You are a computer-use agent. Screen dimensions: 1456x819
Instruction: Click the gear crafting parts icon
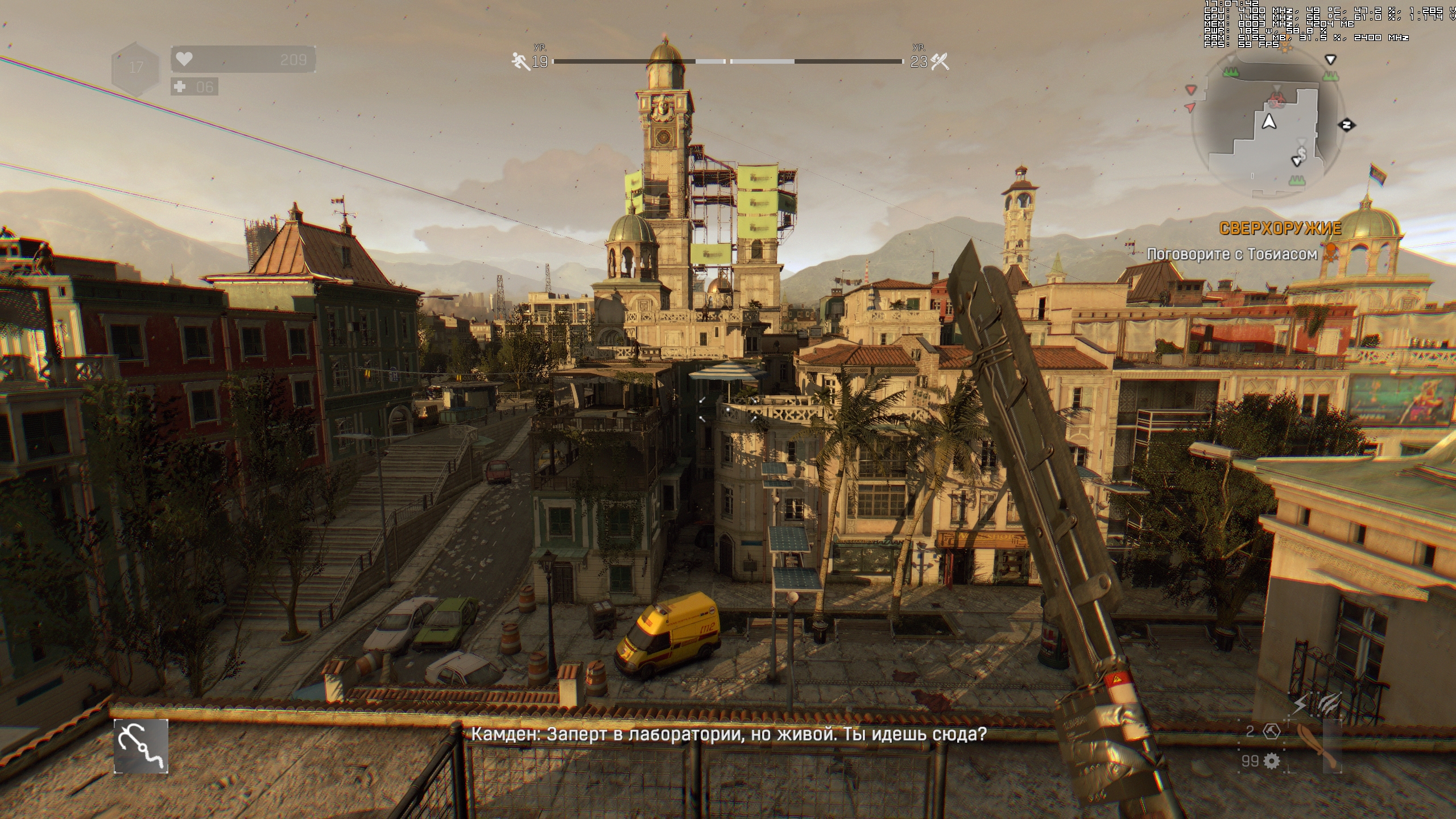(1272, 761)
